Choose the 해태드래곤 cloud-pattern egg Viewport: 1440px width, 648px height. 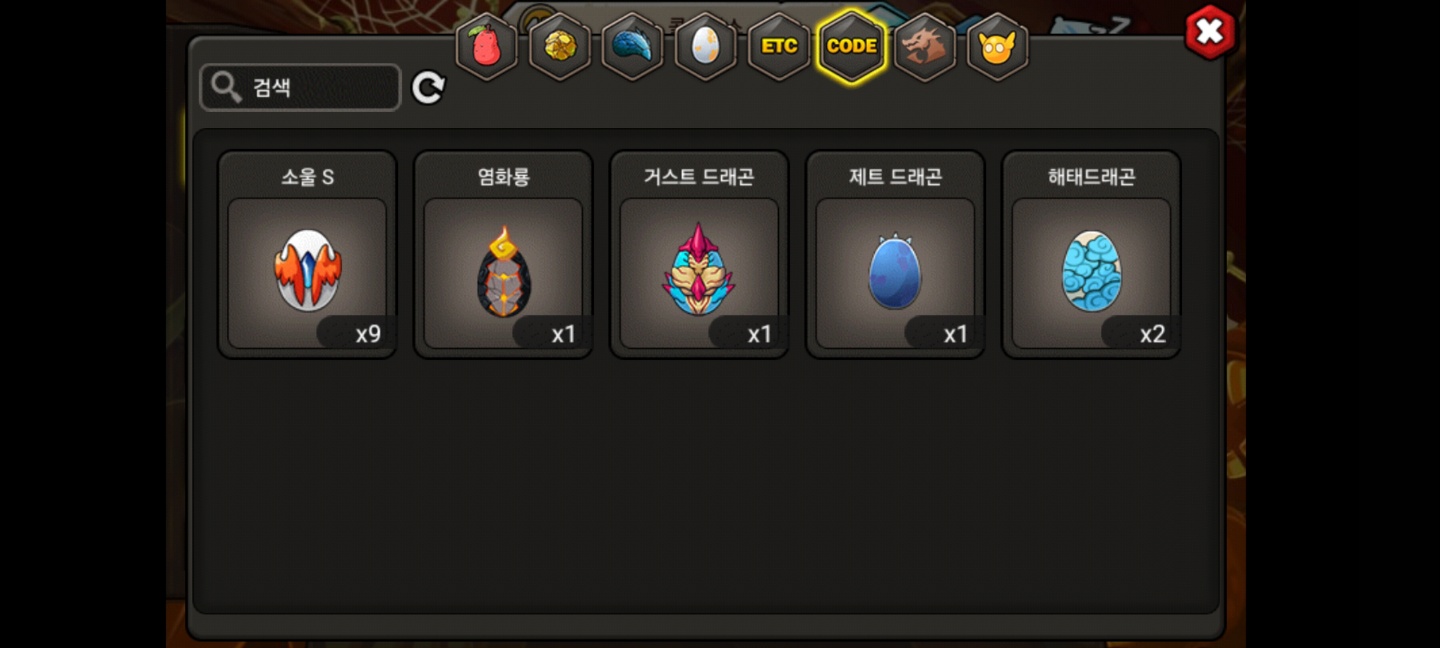1091,272
